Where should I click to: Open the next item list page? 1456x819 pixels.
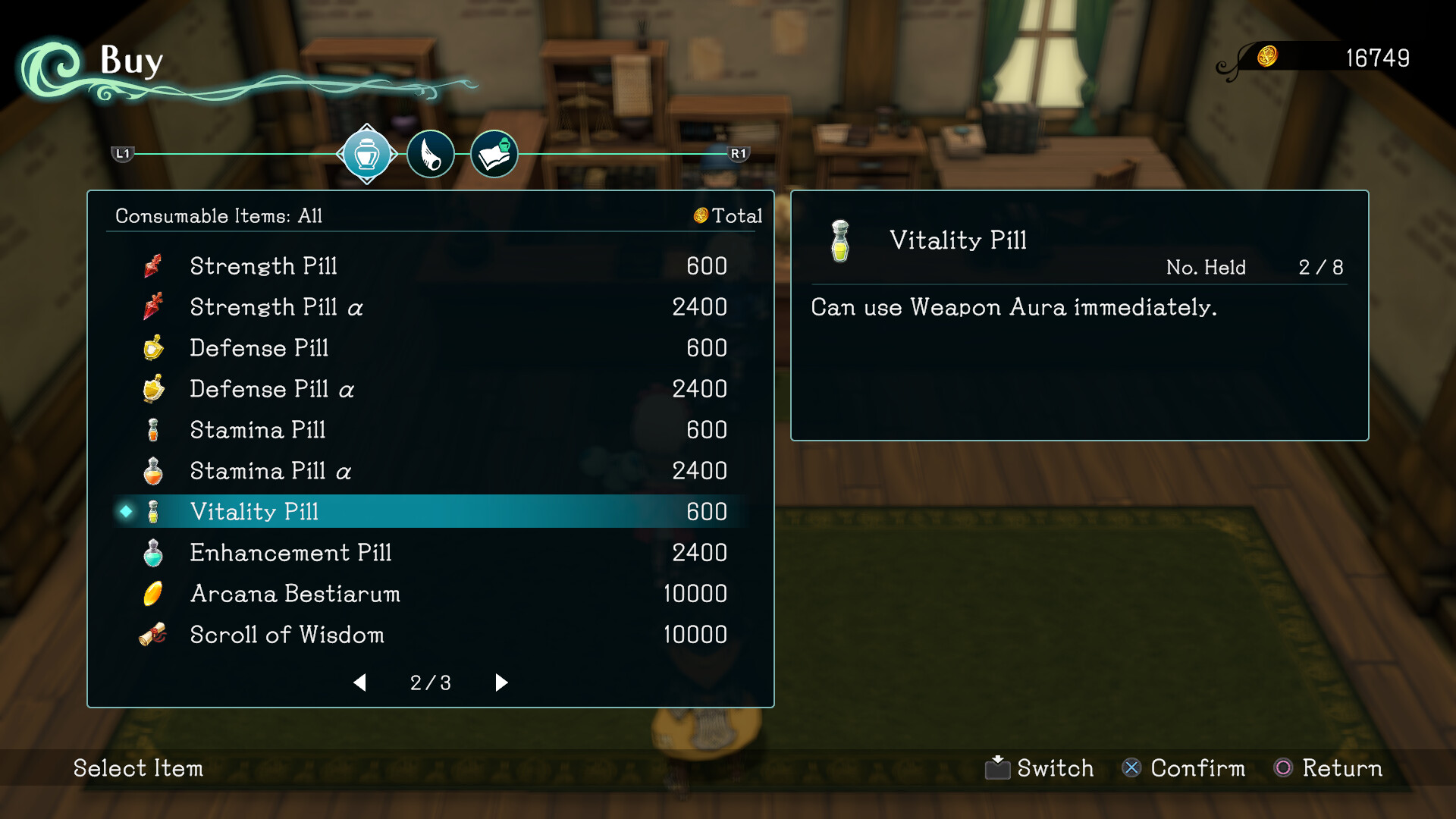click(500, 682)
